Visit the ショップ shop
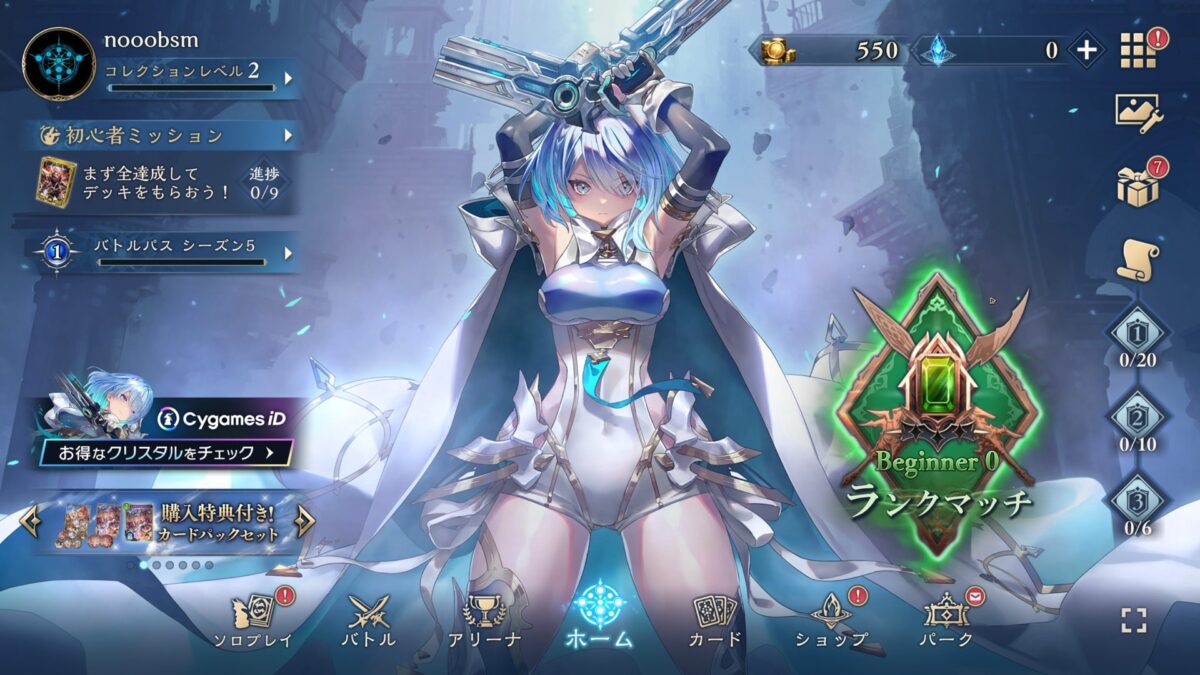1200x675 pixels. 831,620
